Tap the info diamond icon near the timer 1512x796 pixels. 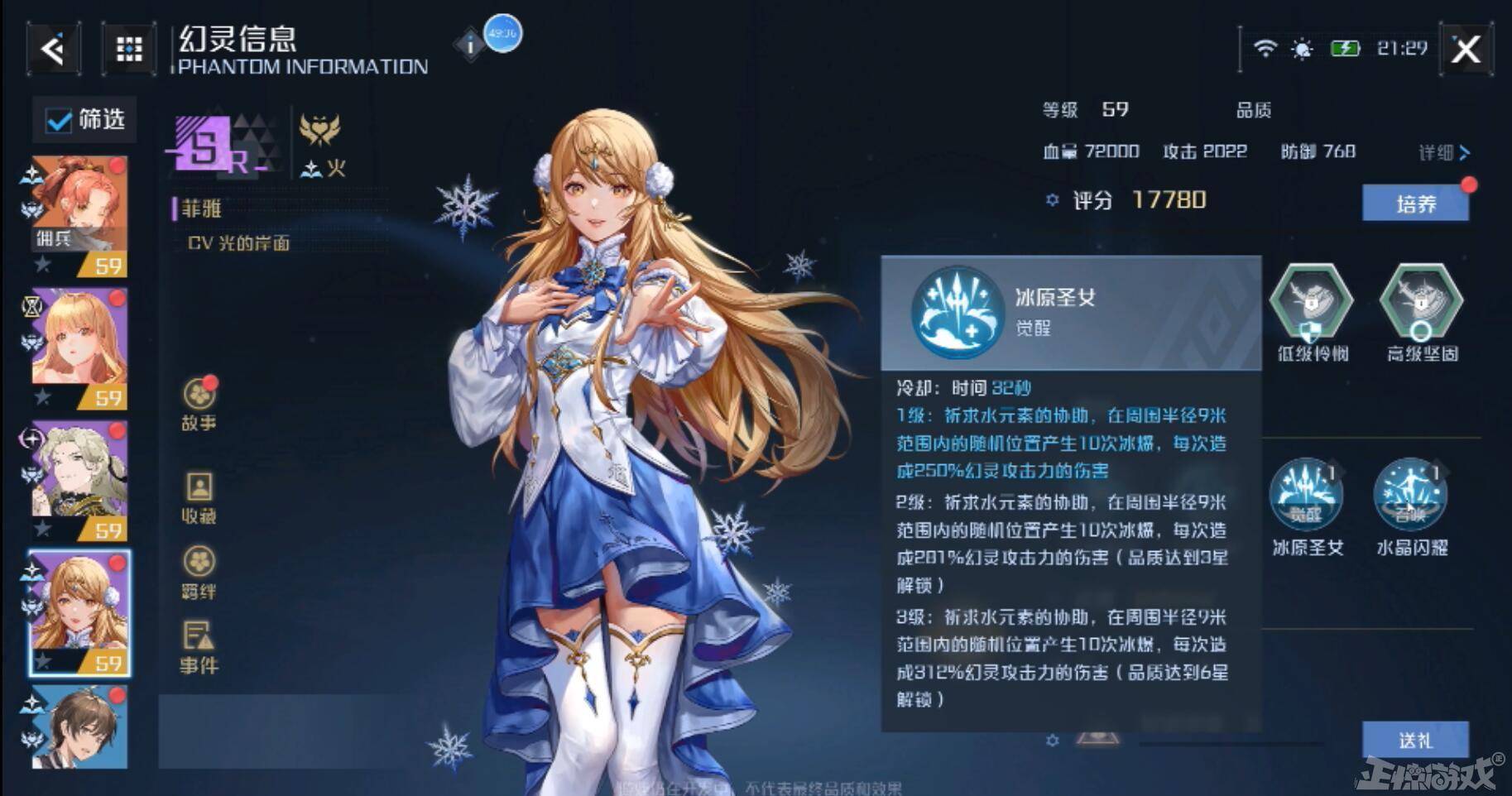click(x=470, y=45)
